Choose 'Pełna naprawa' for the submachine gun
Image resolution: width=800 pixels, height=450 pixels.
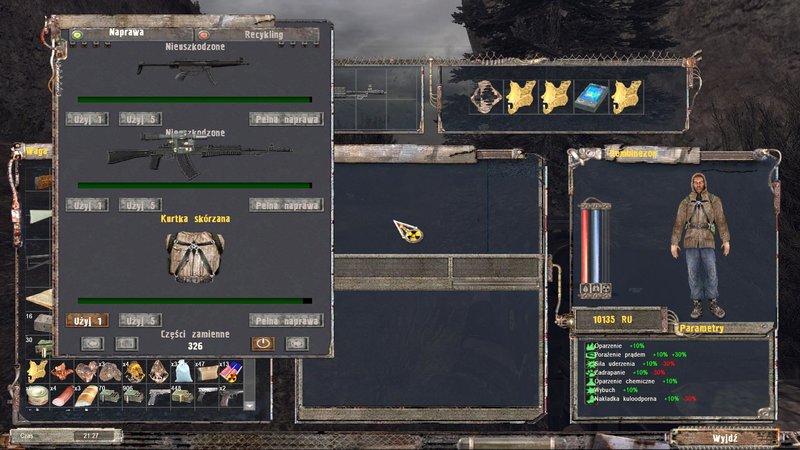pyautogui.click(x=285, y=119)
